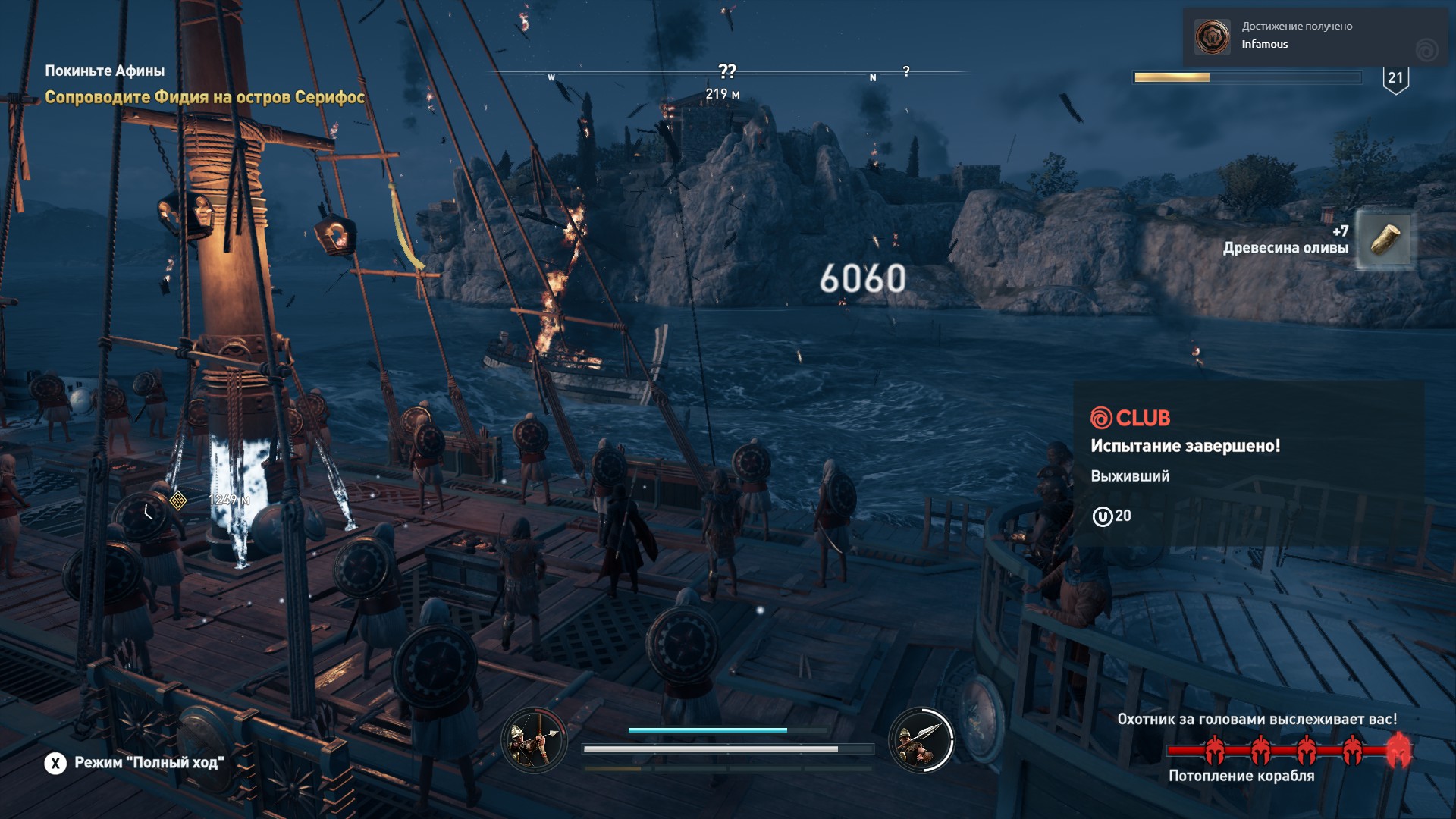
Task: Click the Ubisoft Club challenge completed popup
Action: [x=1248, y=463]
